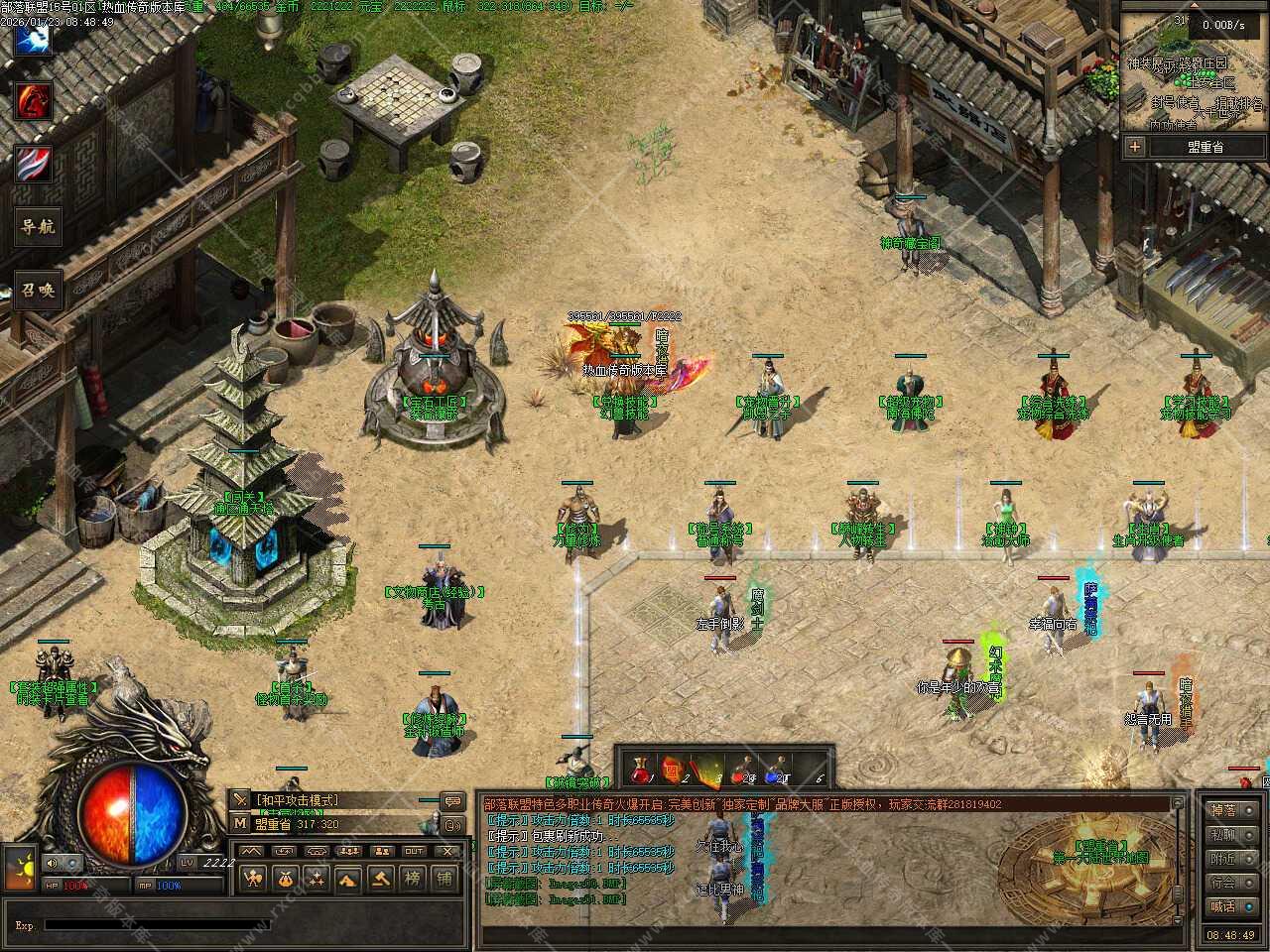Click the 召唤 summon button
The image size is (1270, 952).
(x=37, y=291)
